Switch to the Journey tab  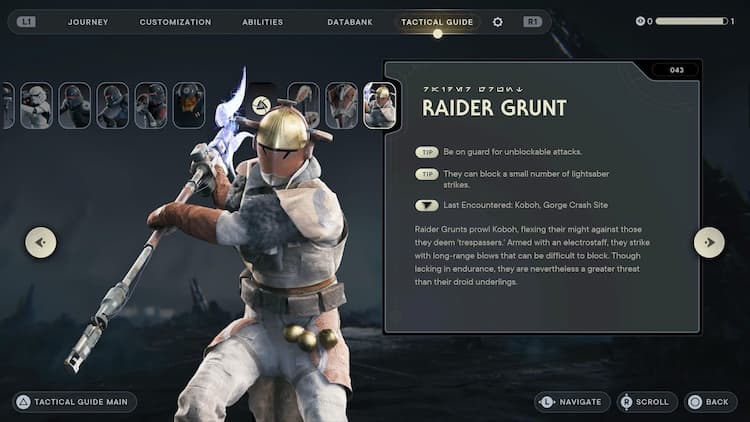point(88,22)
